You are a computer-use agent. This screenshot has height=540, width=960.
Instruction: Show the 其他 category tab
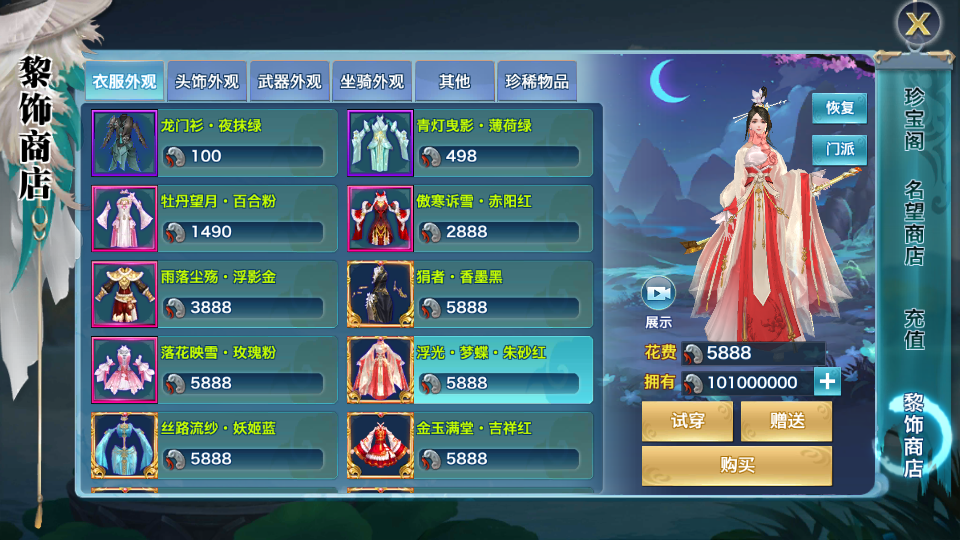click(x=455, y=82)
